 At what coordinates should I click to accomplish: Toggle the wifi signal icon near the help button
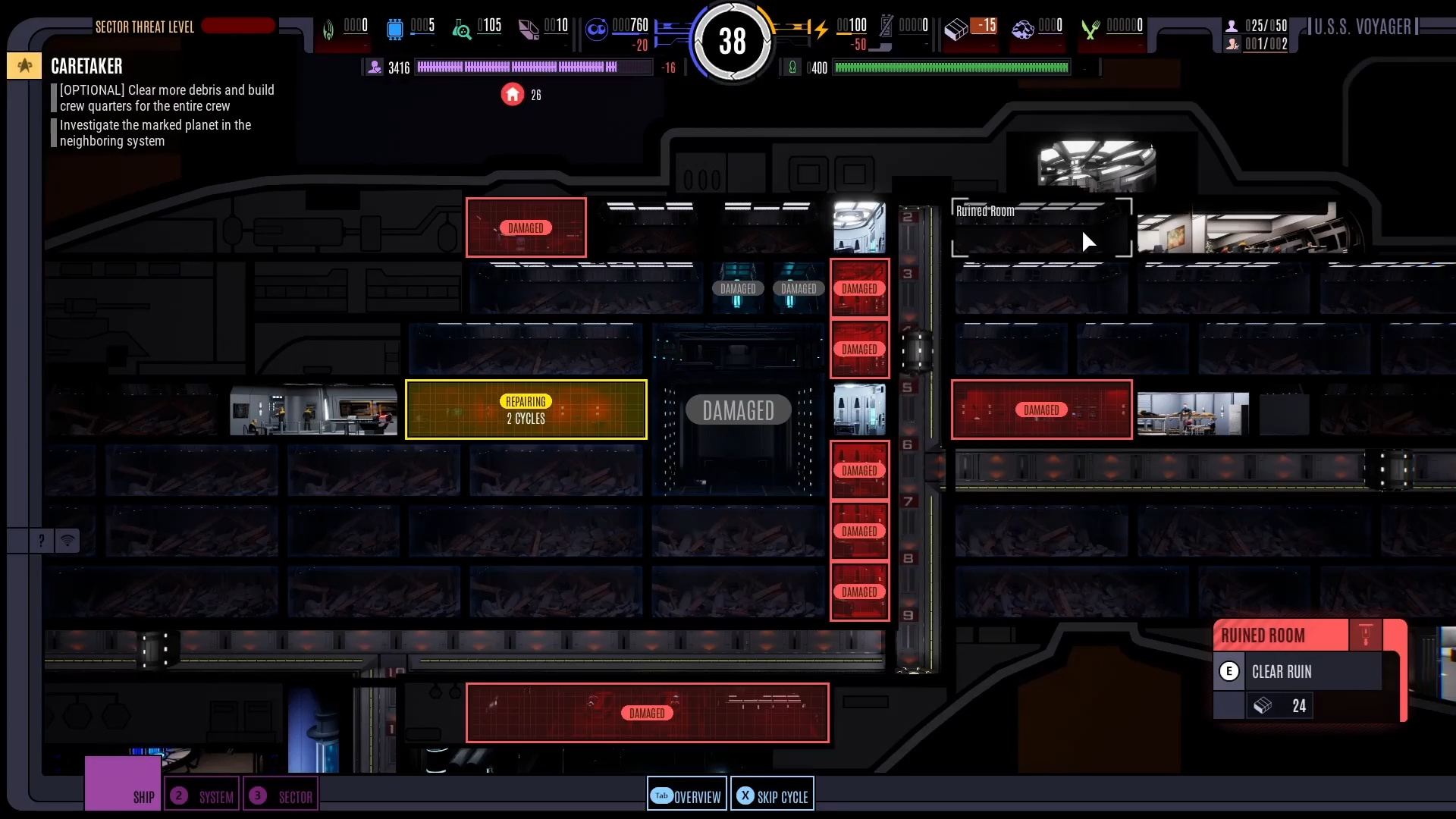pos(68,541)
